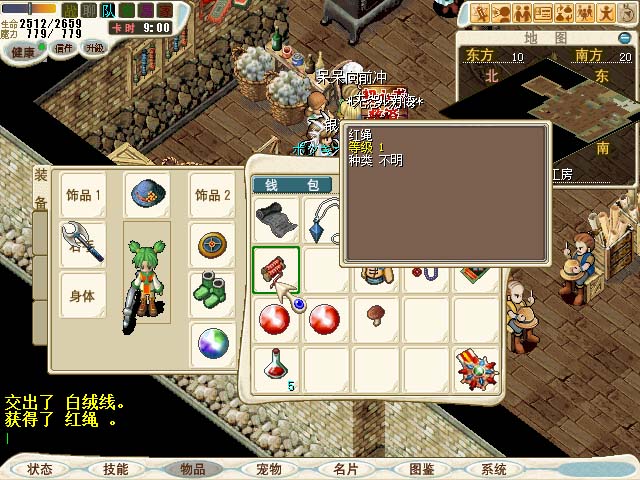Select the red star medal item
Image resolution: width=640 pixels, height=480 pixels.
(477, 367)
